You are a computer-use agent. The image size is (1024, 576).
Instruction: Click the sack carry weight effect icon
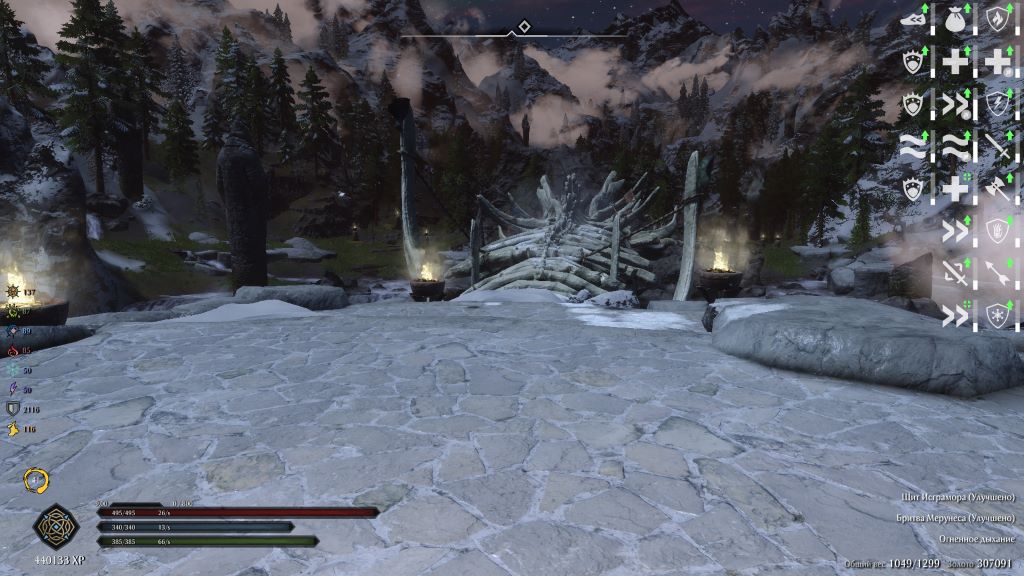[954, 18]
